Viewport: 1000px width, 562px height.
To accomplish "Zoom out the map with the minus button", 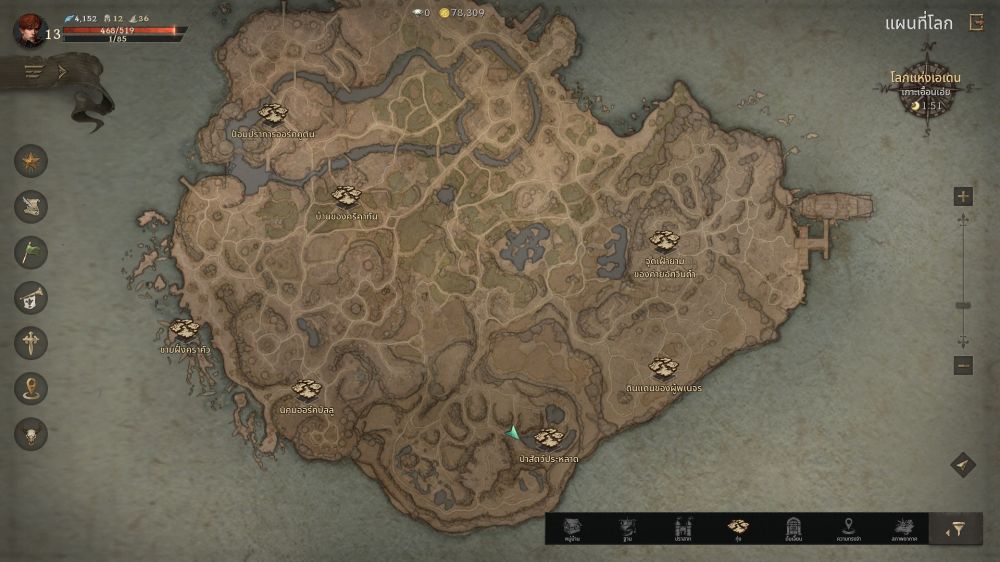I will [x=963, y=366].
